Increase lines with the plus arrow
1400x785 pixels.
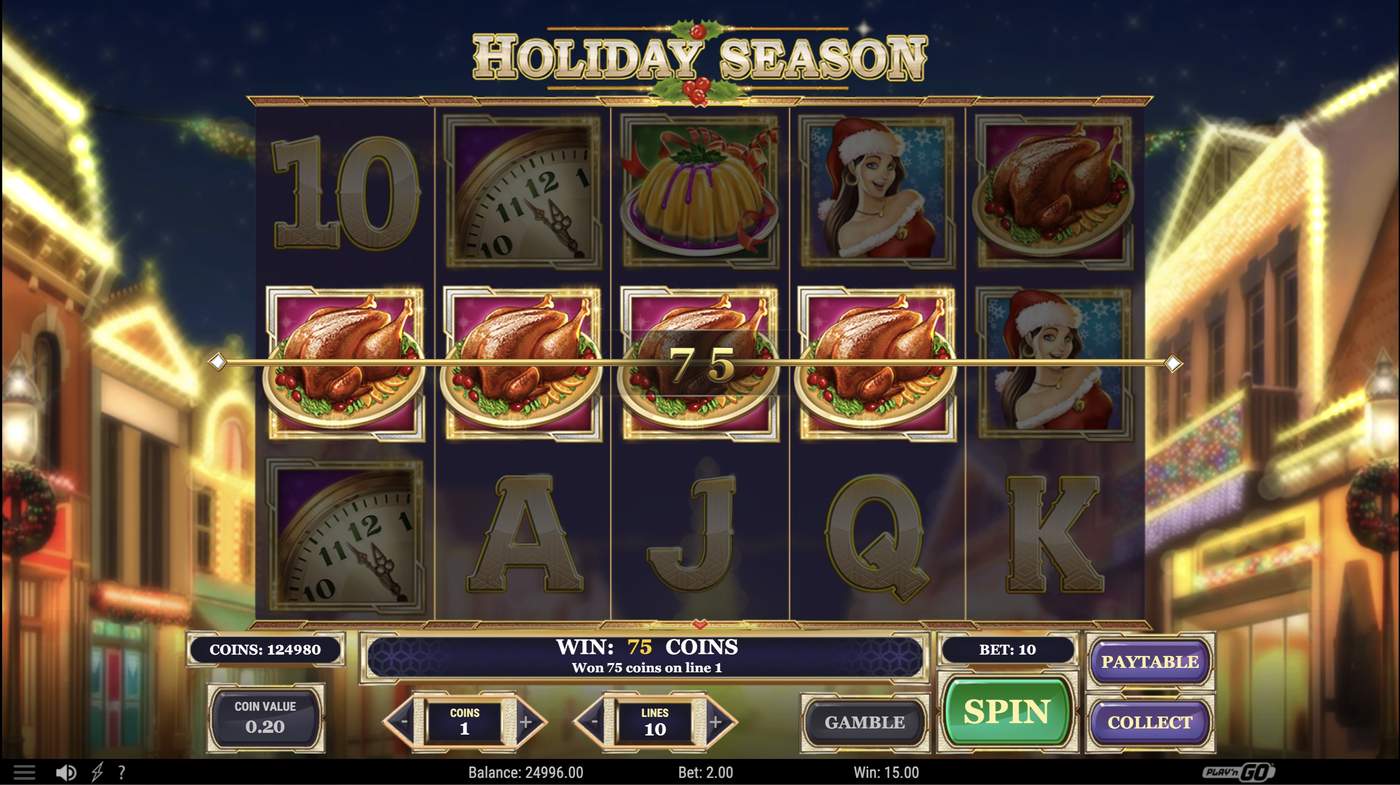pyautogui.click(x=718, y=721)
